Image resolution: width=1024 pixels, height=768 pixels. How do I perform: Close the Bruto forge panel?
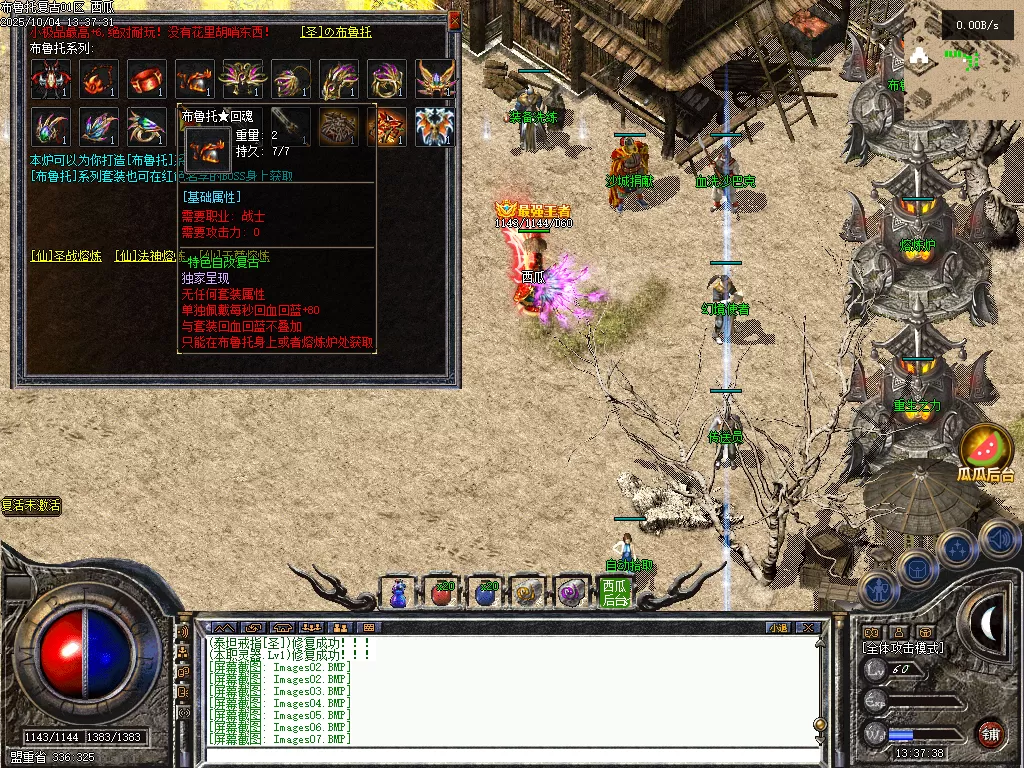click(455, 18)
